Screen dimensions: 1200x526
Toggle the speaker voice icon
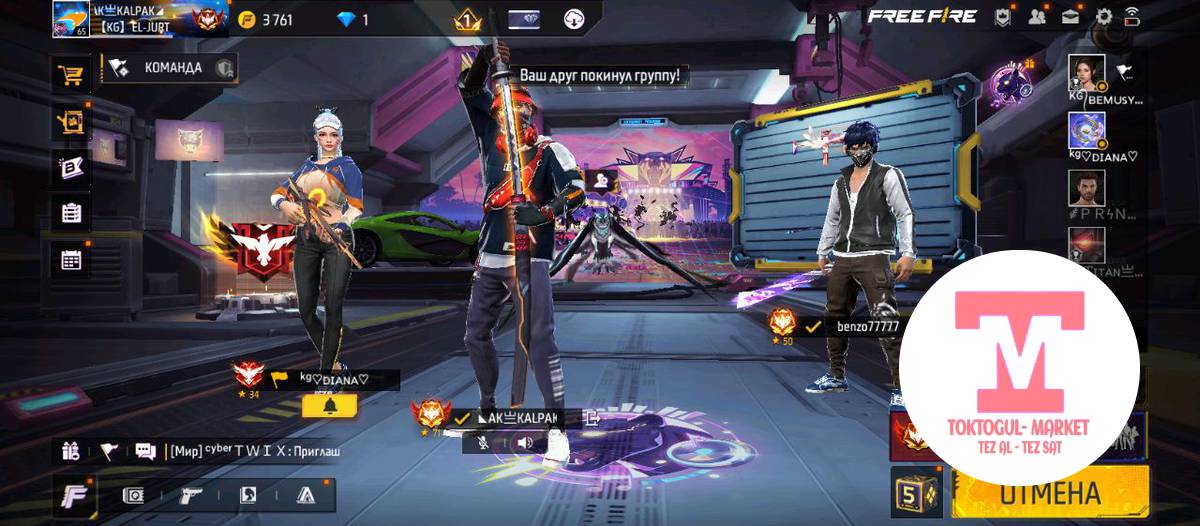[524, 442]
